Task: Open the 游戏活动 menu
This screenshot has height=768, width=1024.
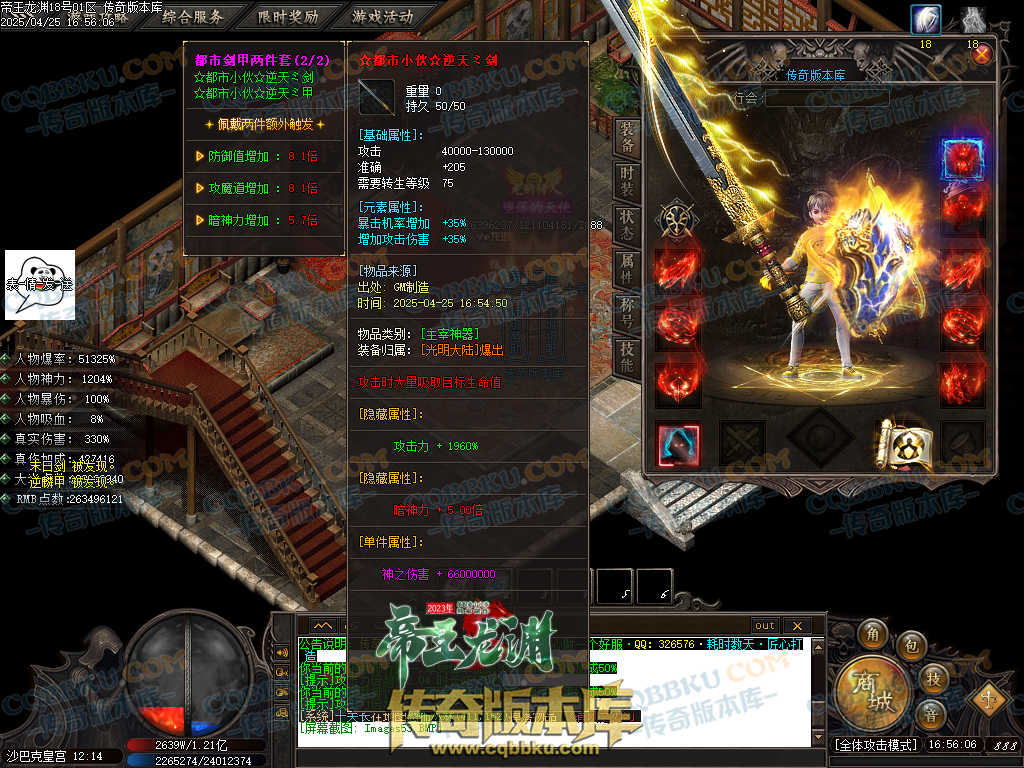Action: click(383, 16)
